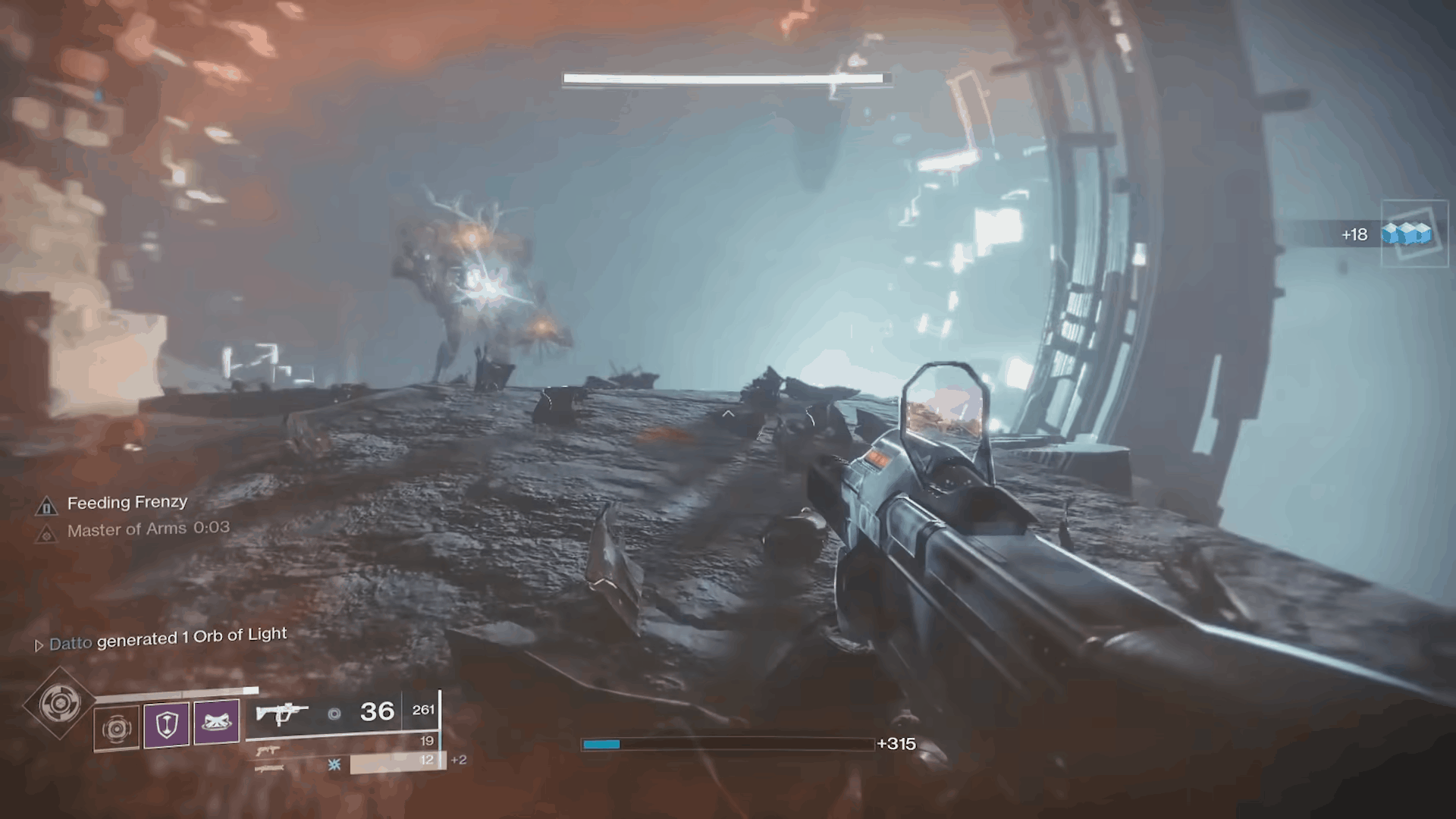Select the +18 glimmer gain label
Screen dimensions: 1456x819
coord(1354,235)
